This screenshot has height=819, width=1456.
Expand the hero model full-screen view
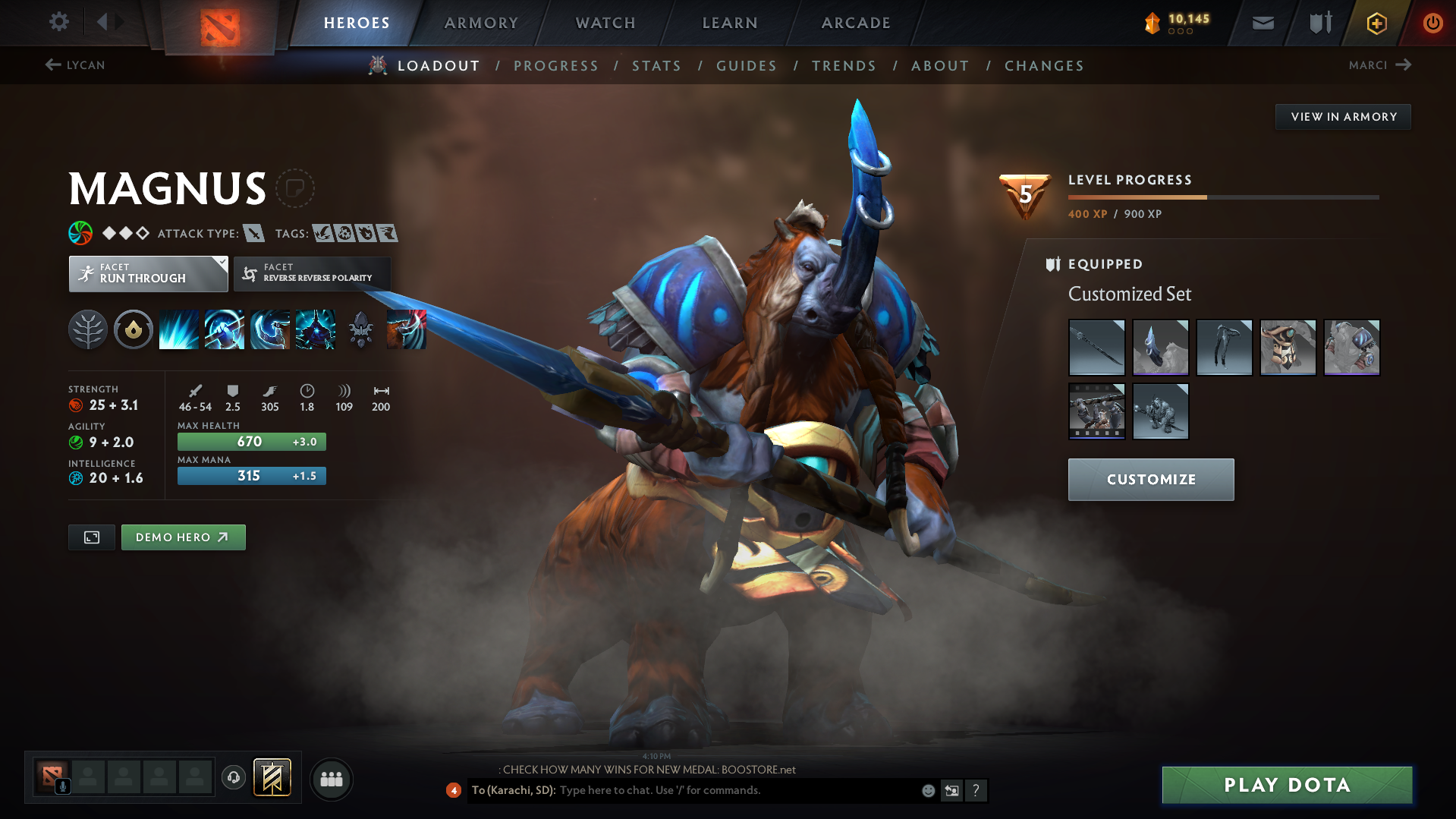91,537
